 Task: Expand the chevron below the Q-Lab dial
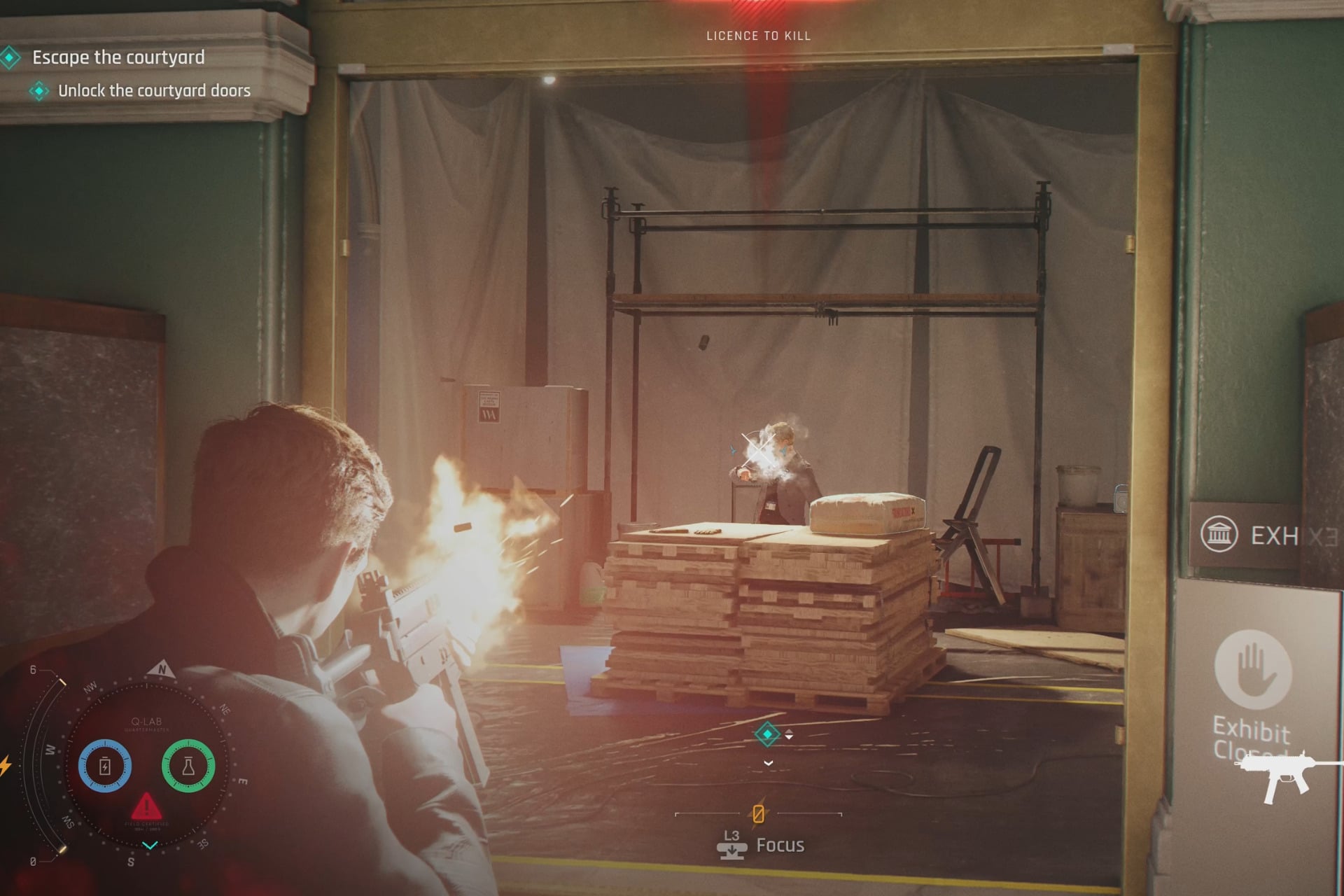[x=150, y=845]
